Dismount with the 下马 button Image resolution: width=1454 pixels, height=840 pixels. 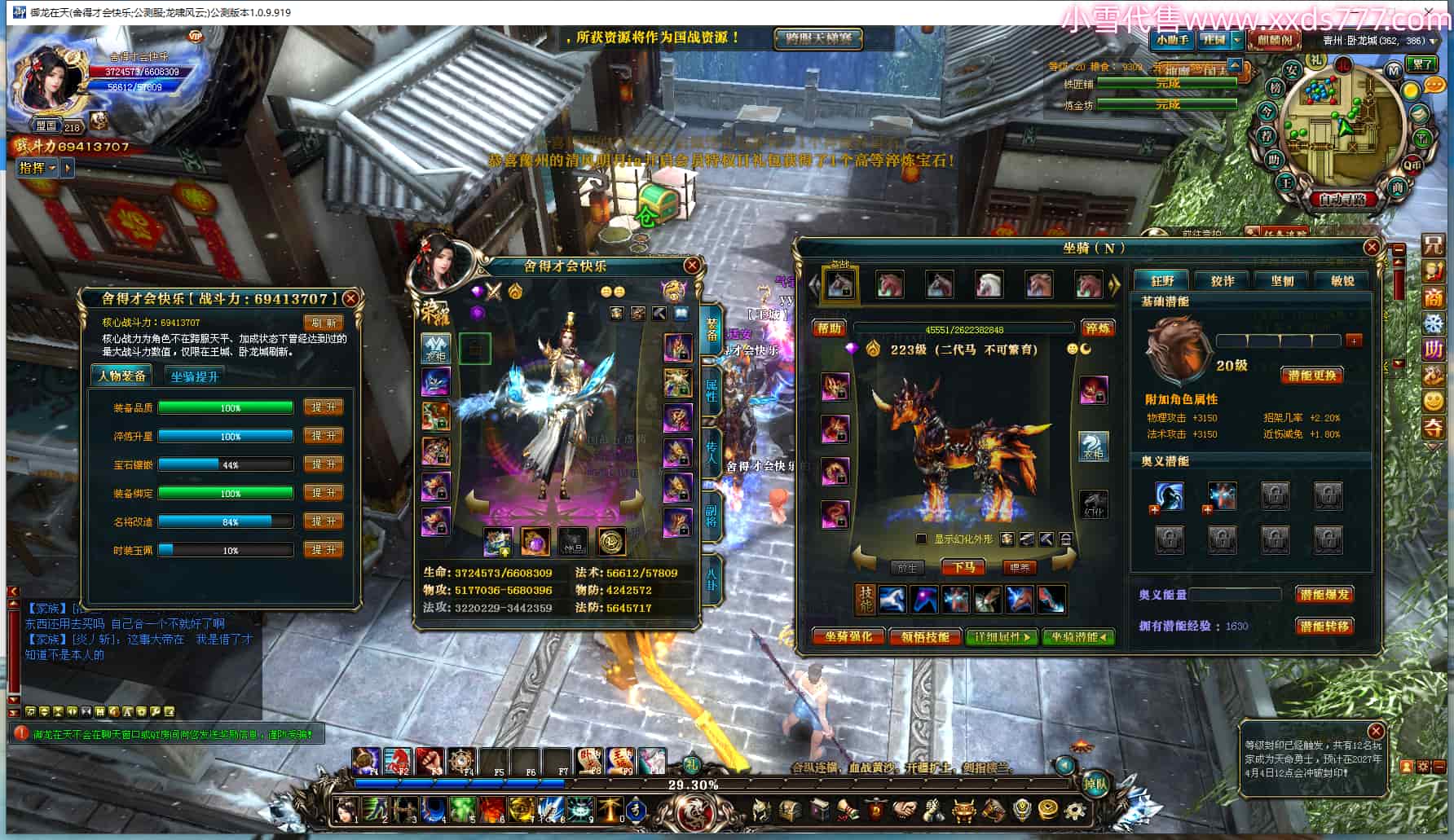click(x=963, y=567)
